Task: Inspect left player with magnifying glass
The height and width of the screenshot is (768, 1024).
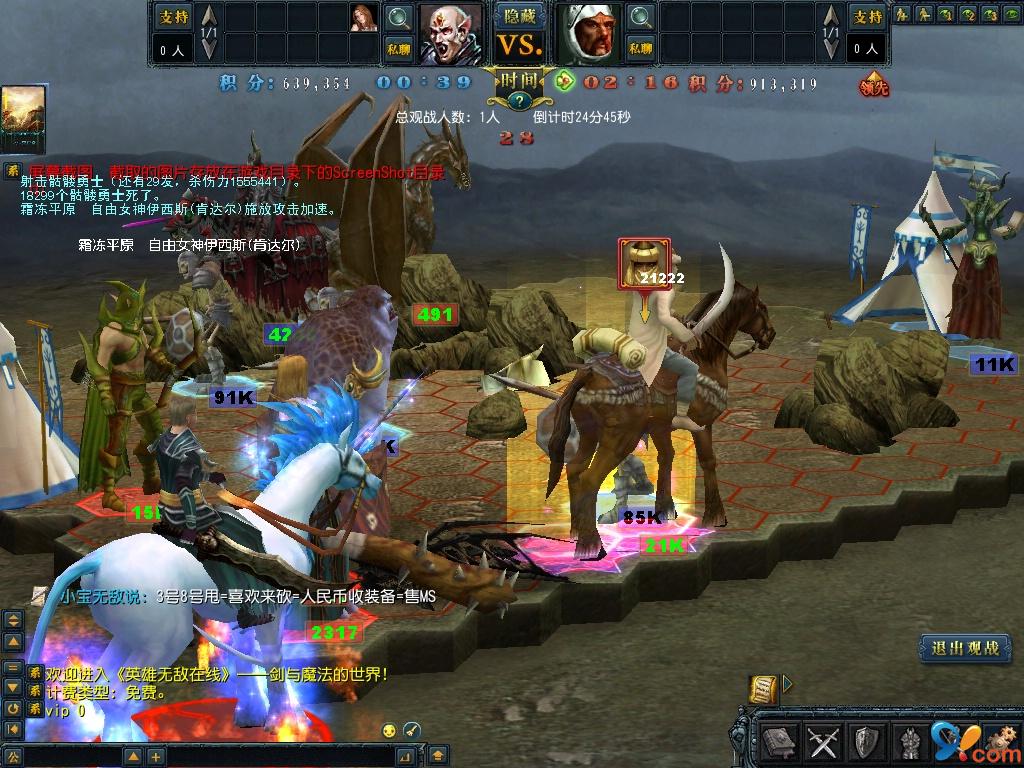Action: pyautogui.click(x=399, y=17)
